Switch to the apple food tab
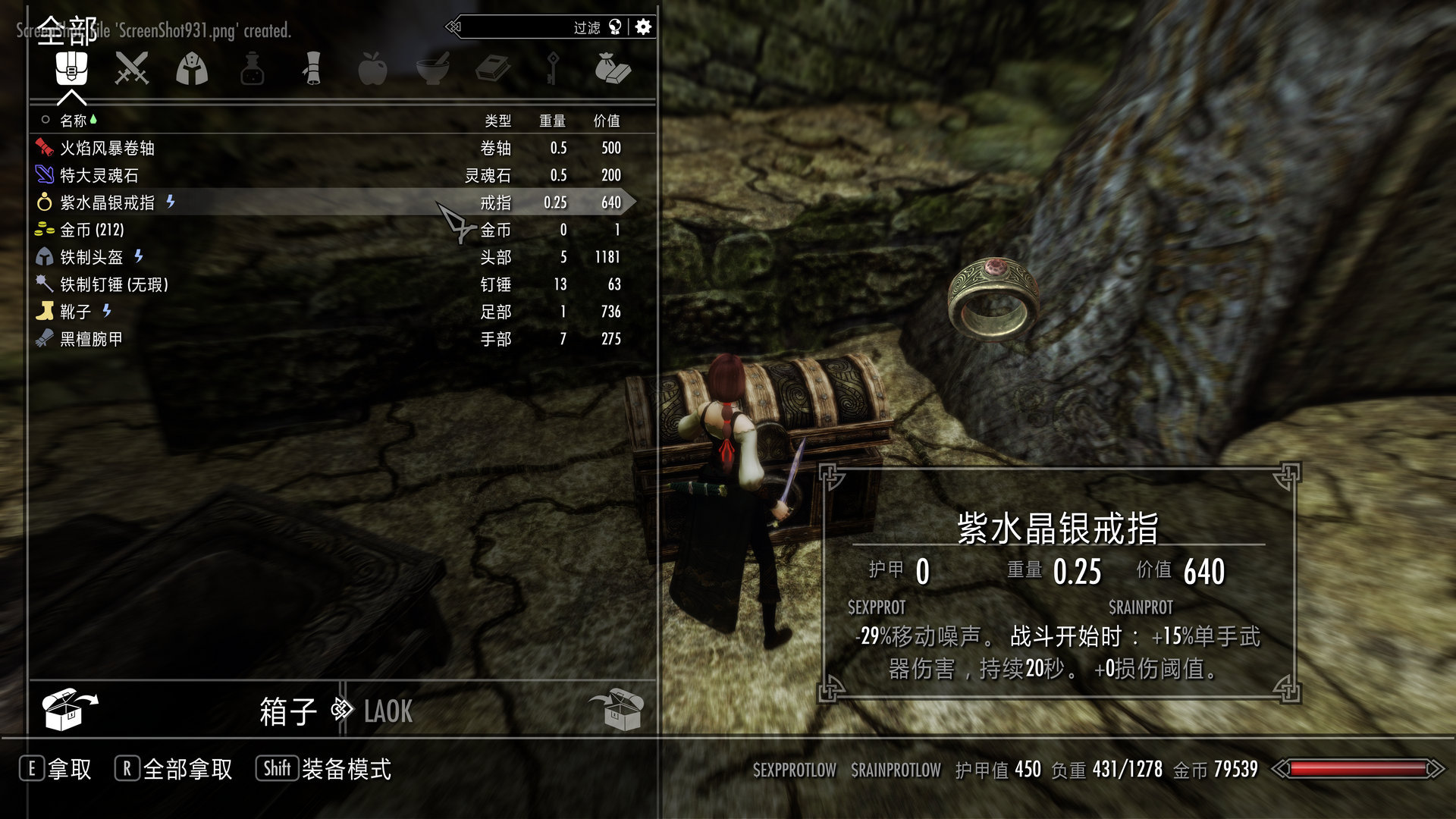 coord(372,69)
